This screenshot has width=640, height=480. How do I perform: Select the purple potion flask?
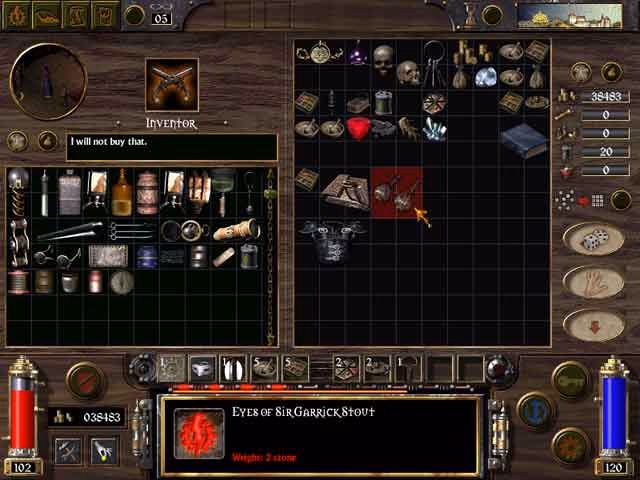(357, 52)
